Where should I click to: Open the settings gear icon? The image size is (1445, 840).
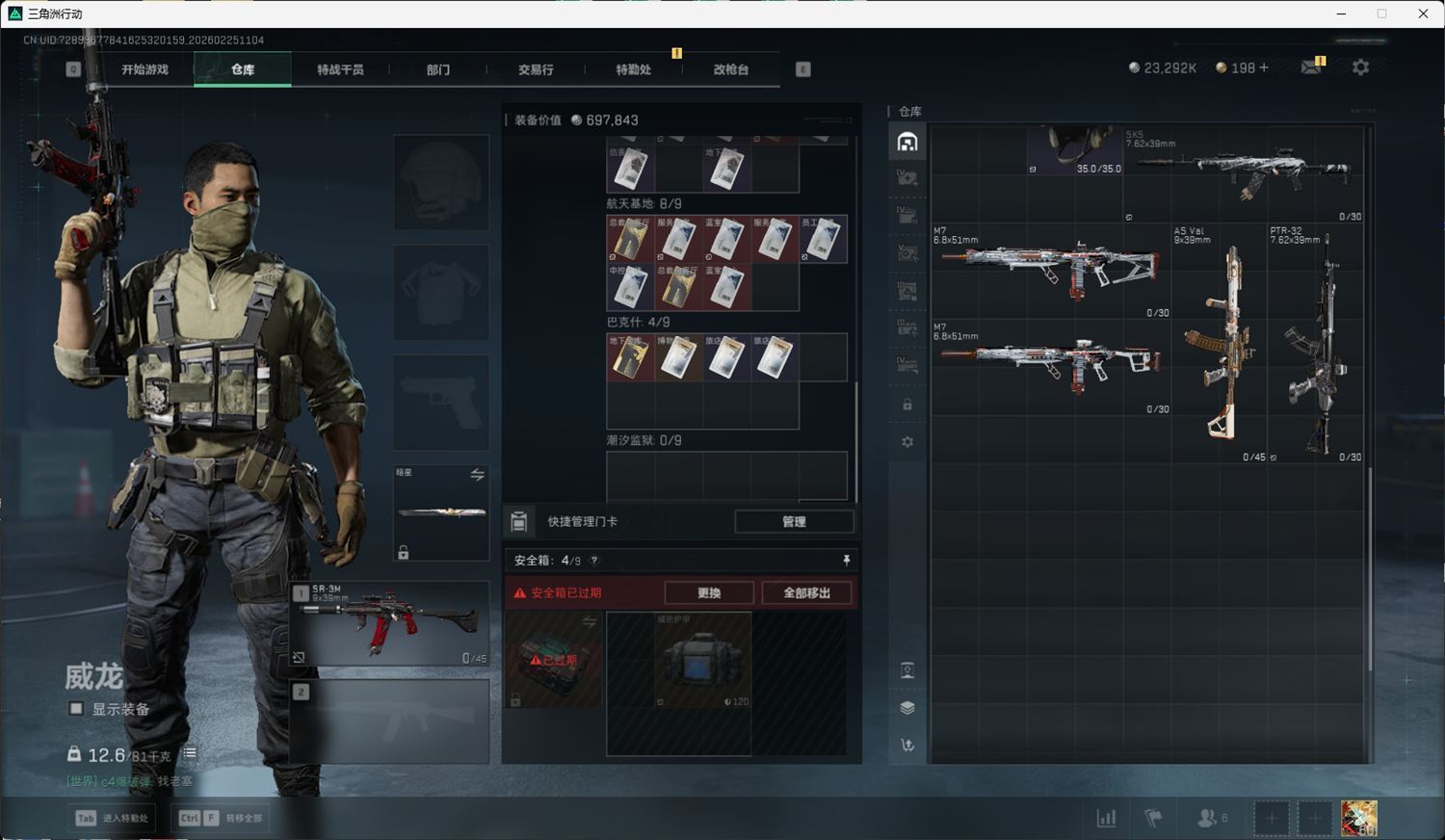1360,67
